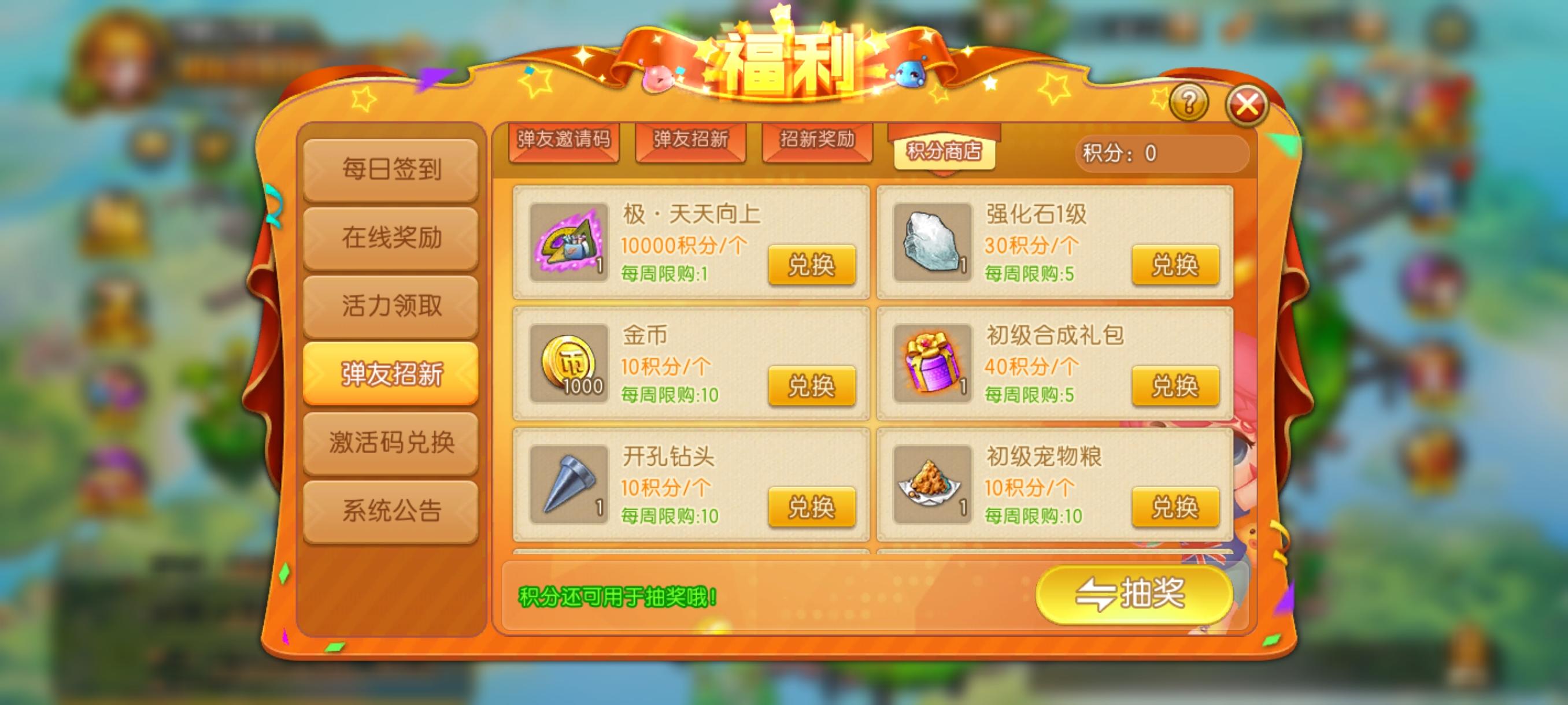Screen dimensions: 1568x705
Task: Select the highlighted 弹友招新 sidebar entry
Action: [391, 374]
